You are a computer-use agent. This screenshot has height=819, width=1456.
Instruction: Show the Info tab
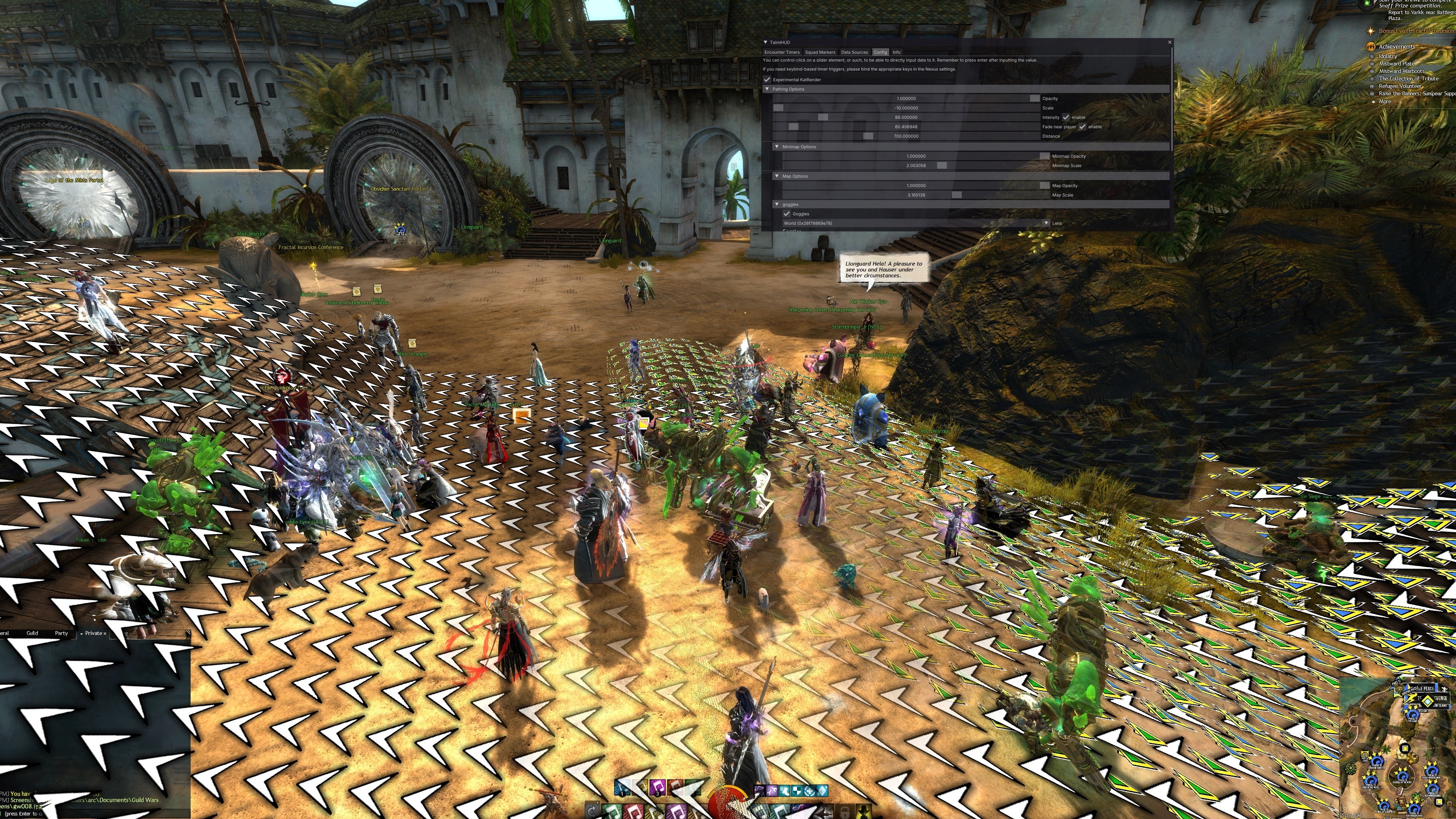tap(896, 52)
